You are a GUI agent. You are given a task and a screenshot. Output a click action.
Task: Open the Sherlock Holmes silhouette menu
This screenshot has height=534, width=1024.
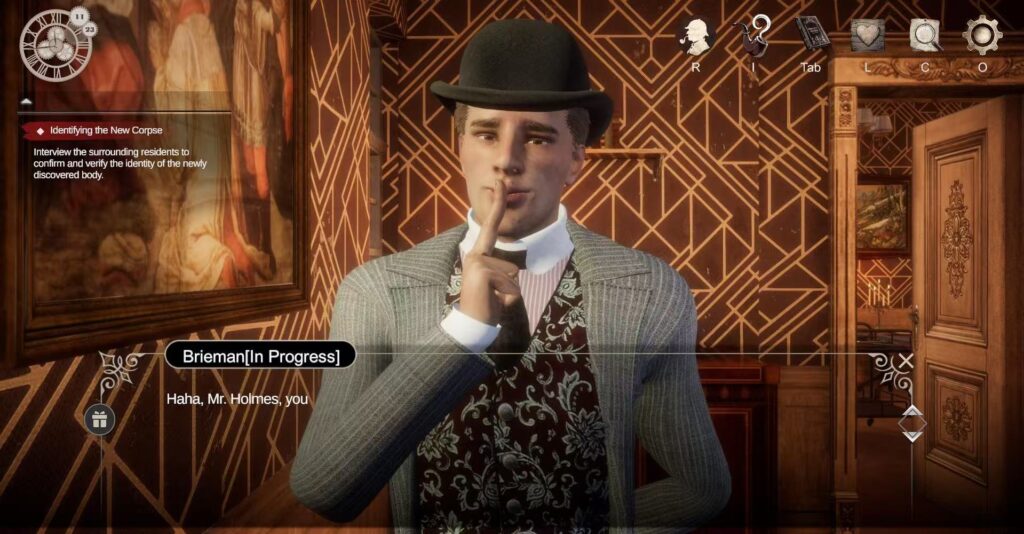pyautogui.click(x=695, y=36)
